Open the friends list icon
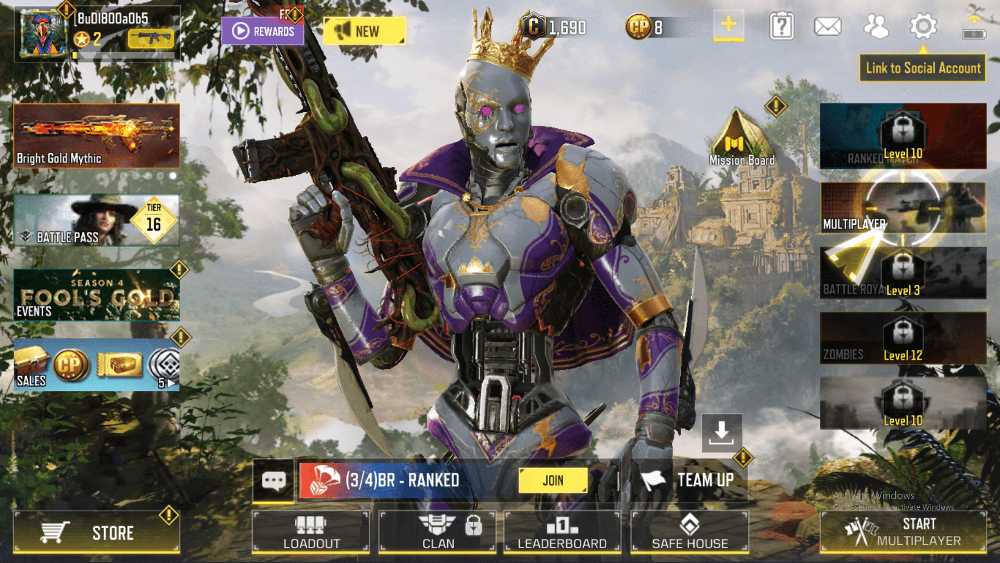The width and height of the screenshot is (1000, 563). point(876,27)
